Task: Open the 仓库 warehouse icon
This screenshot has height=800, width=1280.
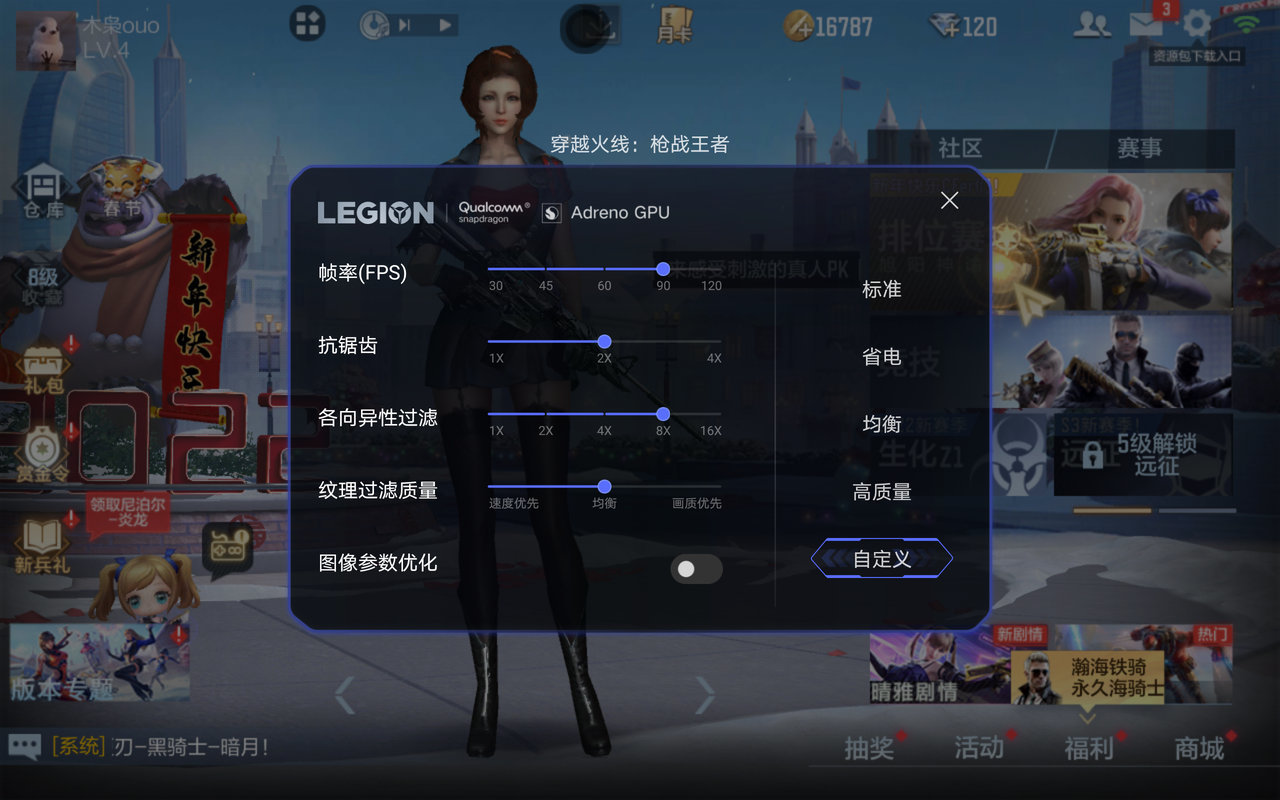Action: pos(43,194)
